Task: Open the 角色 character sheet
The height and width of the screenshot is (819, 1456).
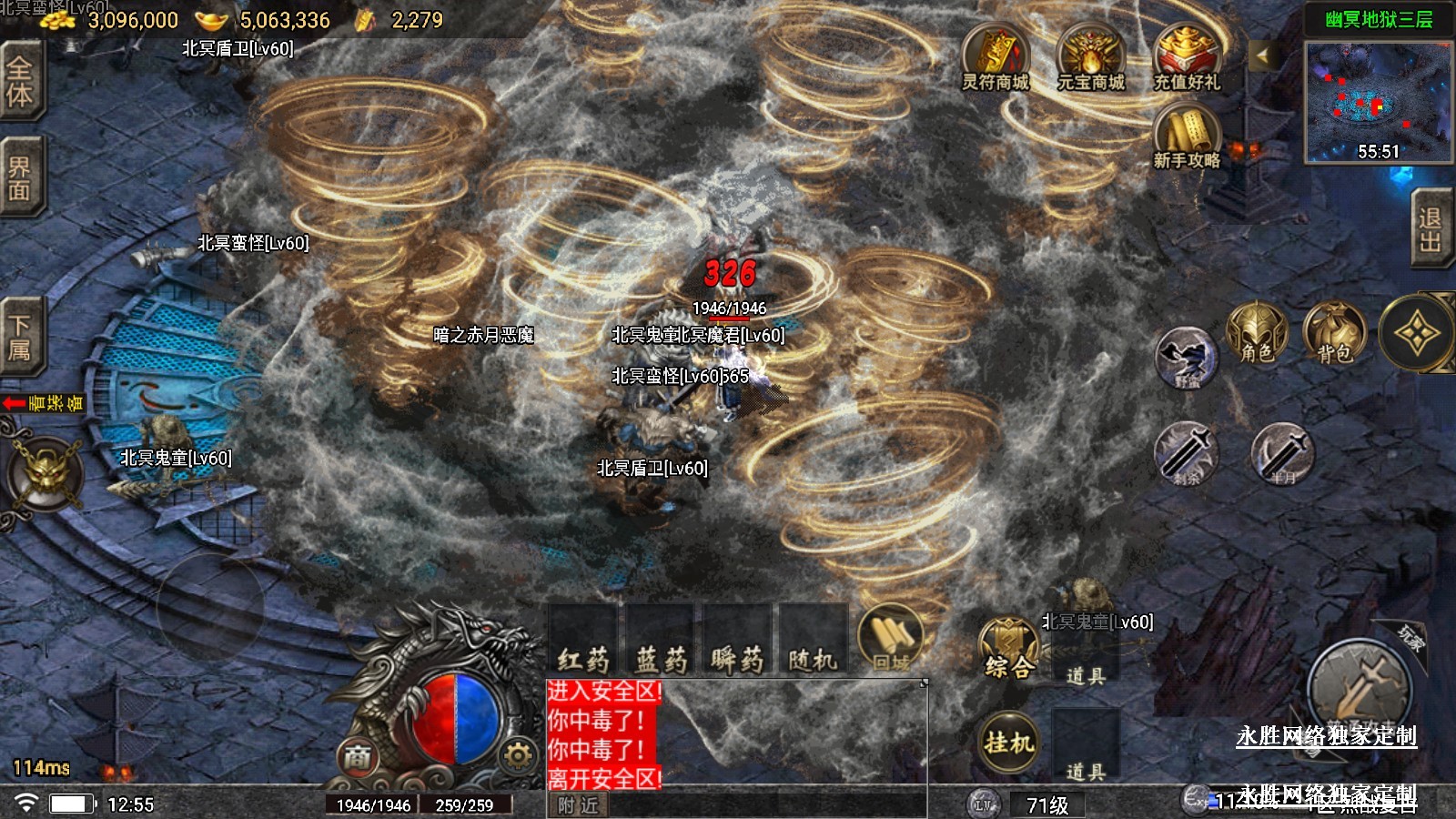Action: [x=1257, y=334]
